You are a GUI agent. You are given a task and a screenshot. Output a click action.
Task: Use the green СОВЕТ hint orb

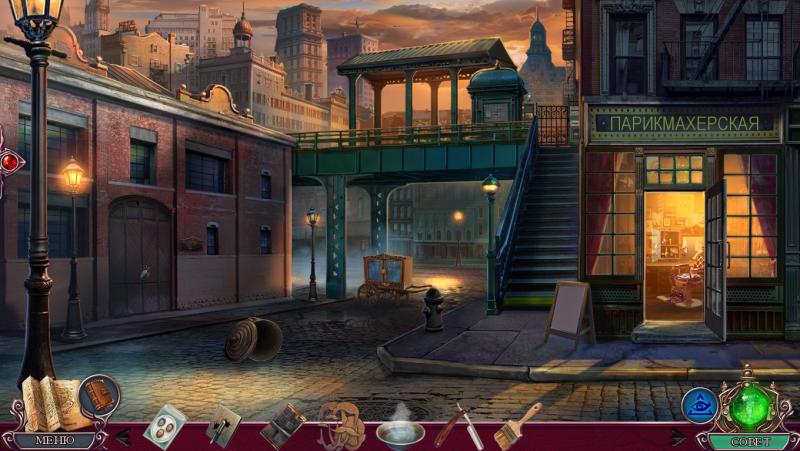click(x=750, y=406)
